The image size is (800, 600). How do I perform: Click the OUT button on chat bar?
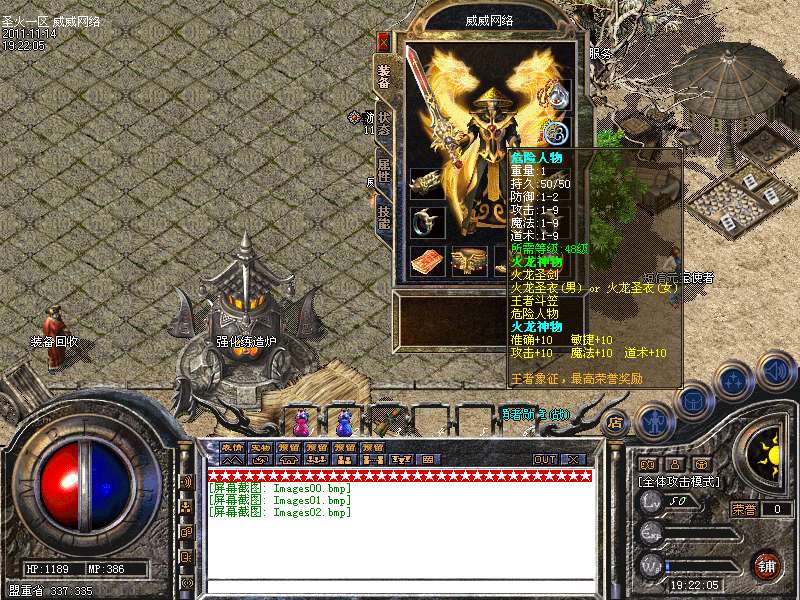[545, 459]
